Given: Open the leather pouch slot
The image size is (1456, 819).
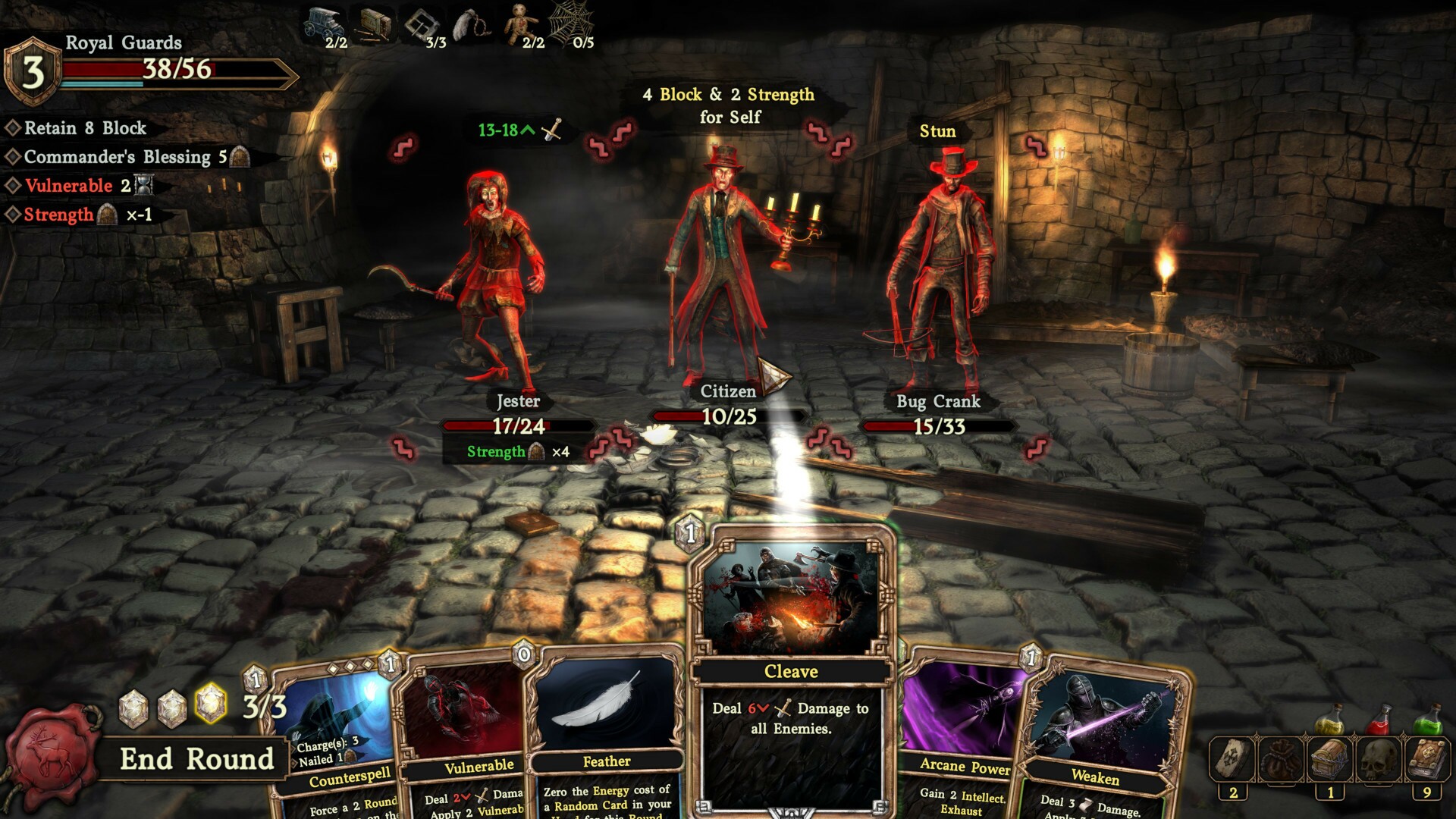Looking at the screenshot, I should coord(1281,760).
